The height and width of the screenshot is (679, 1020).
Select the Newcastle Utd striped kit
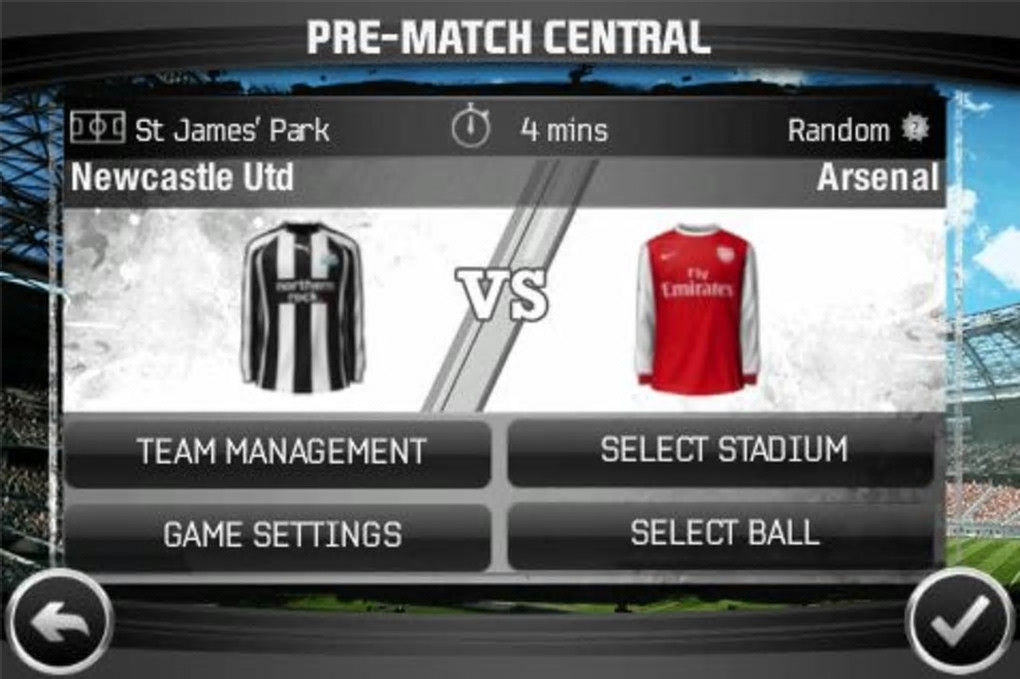click(302, 306)
